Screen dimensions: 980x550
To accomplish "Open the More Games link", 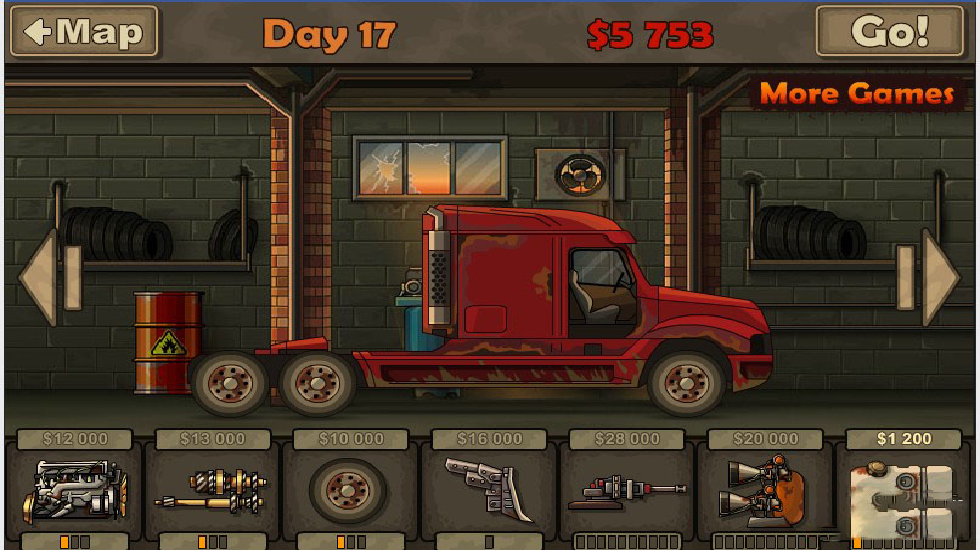I will [x=857, y=94].
